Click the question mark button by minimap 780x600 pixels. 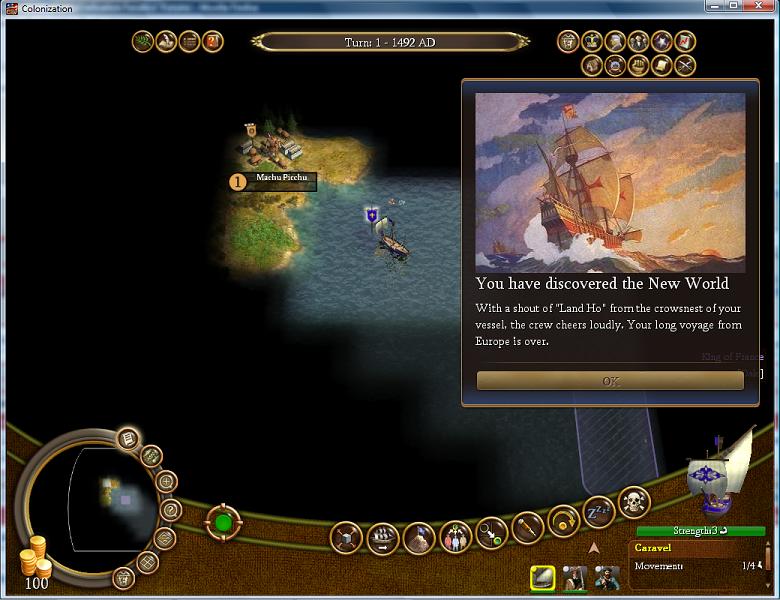pyautogui.click(x=168, y=511)
